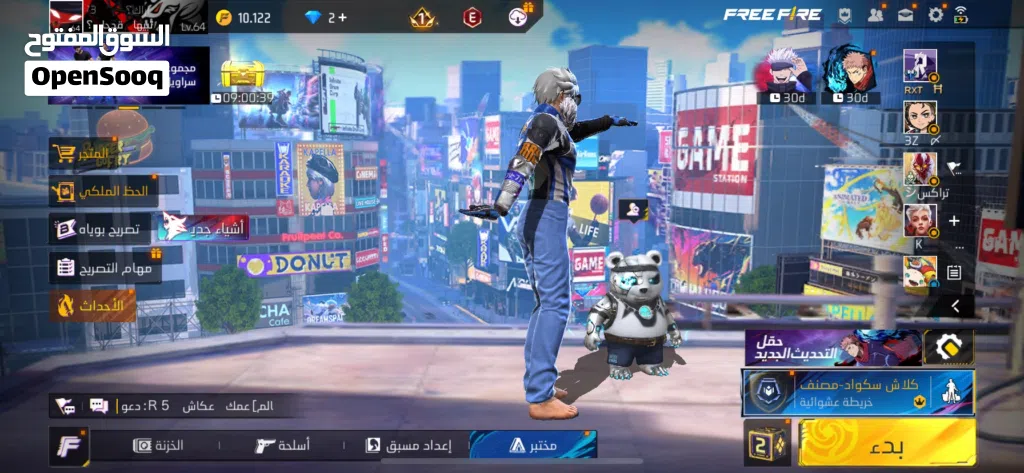Image resolution: width=1024 pixels, height=473 pixels.
Task: Open the settings gear icon
Action: pyautogui.click(x=936, y=14)
